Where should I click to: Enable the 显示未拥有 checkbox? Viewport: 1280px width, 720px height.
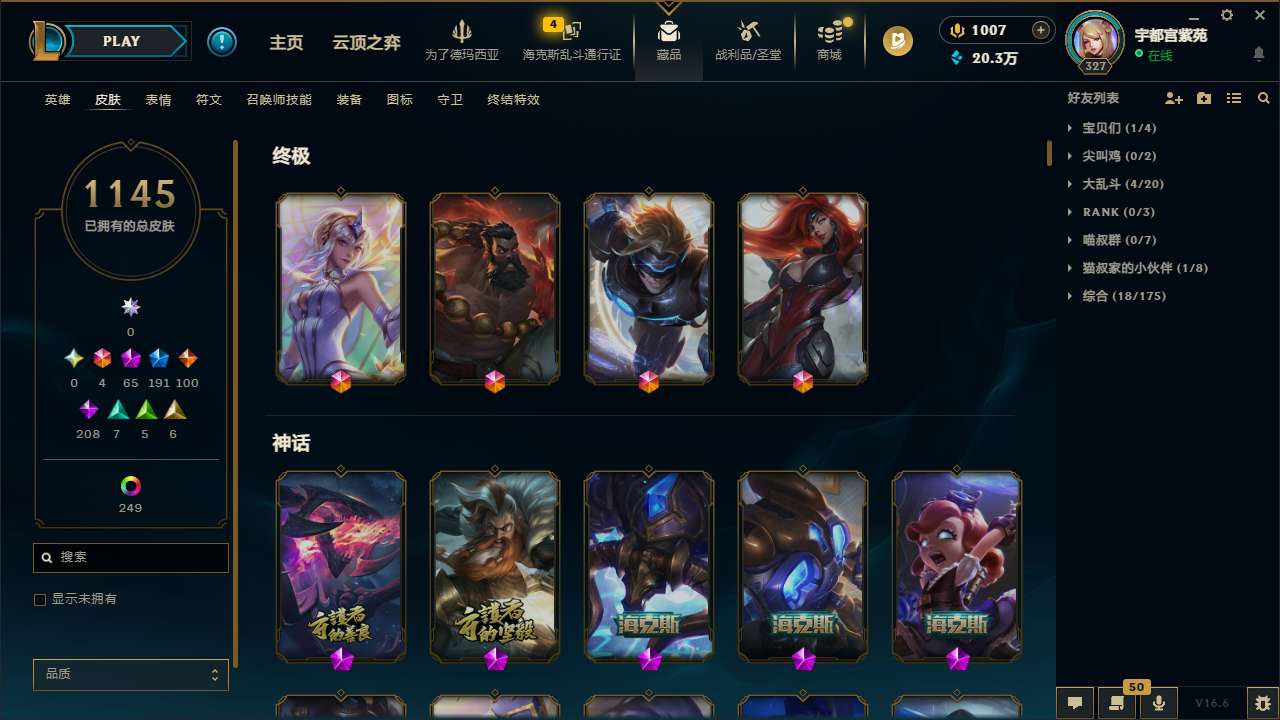[40, 599]
